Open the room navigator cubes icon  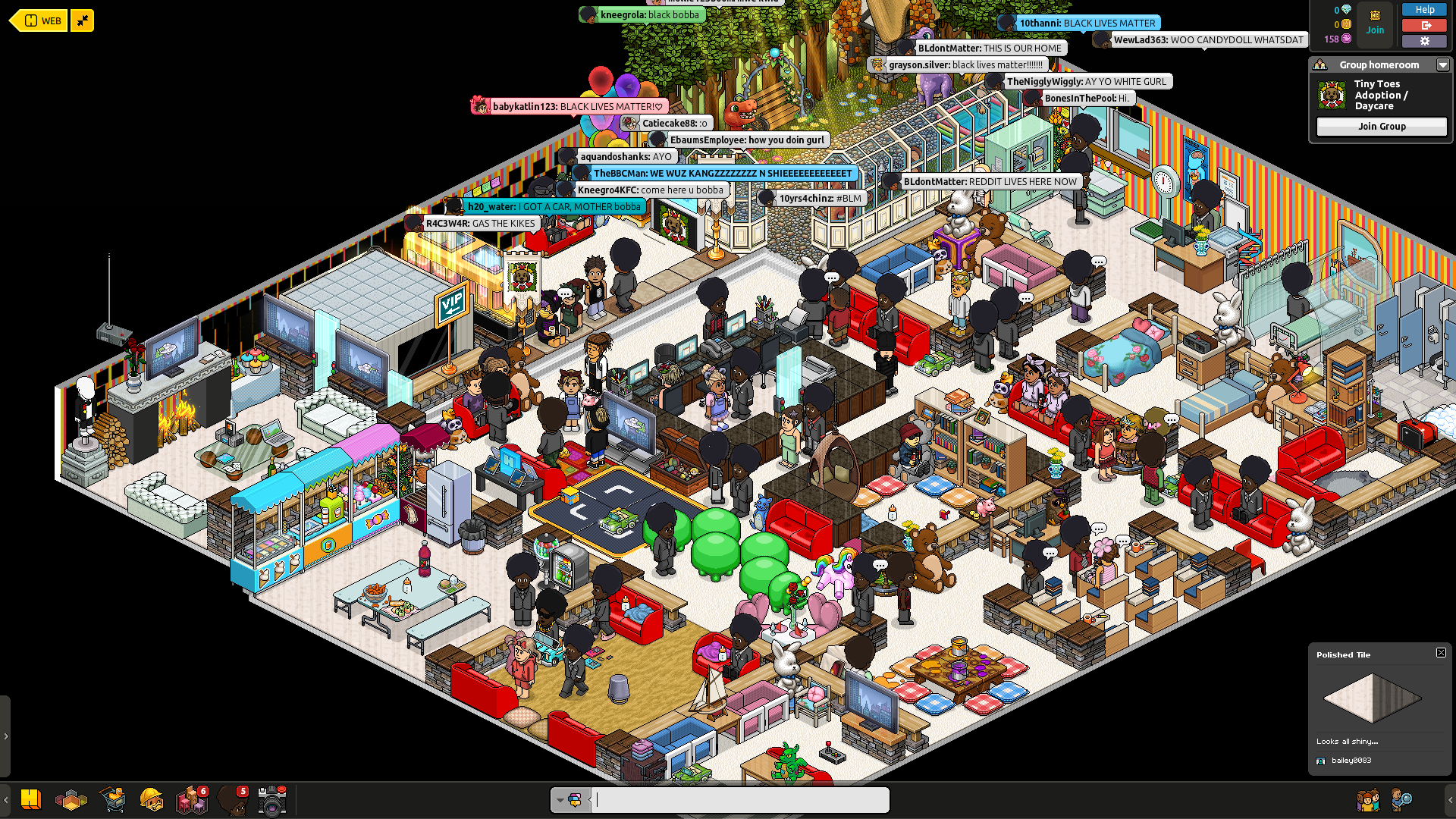point(71,799)
